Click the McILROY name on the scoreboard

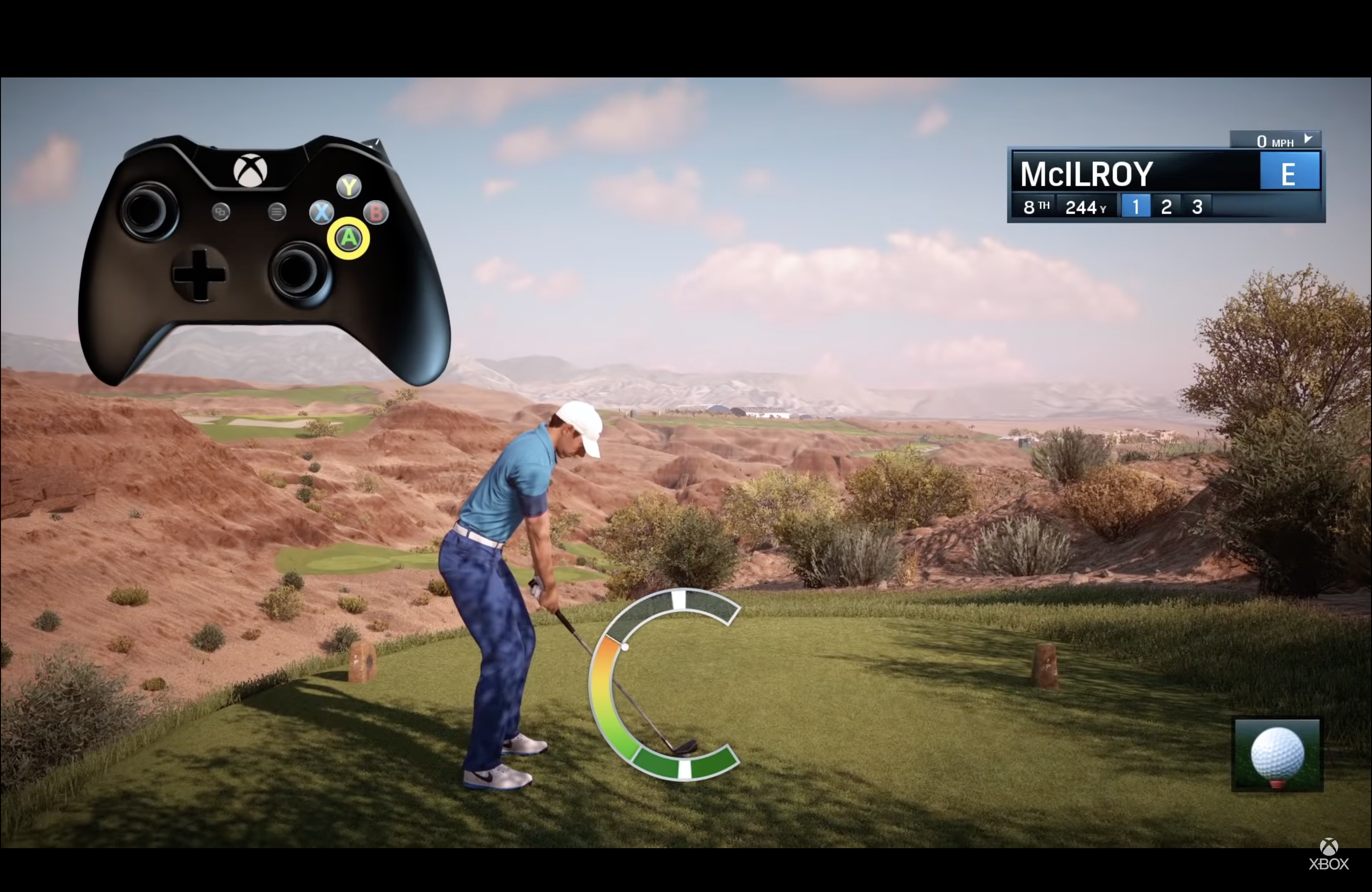tap(1086, 173)
